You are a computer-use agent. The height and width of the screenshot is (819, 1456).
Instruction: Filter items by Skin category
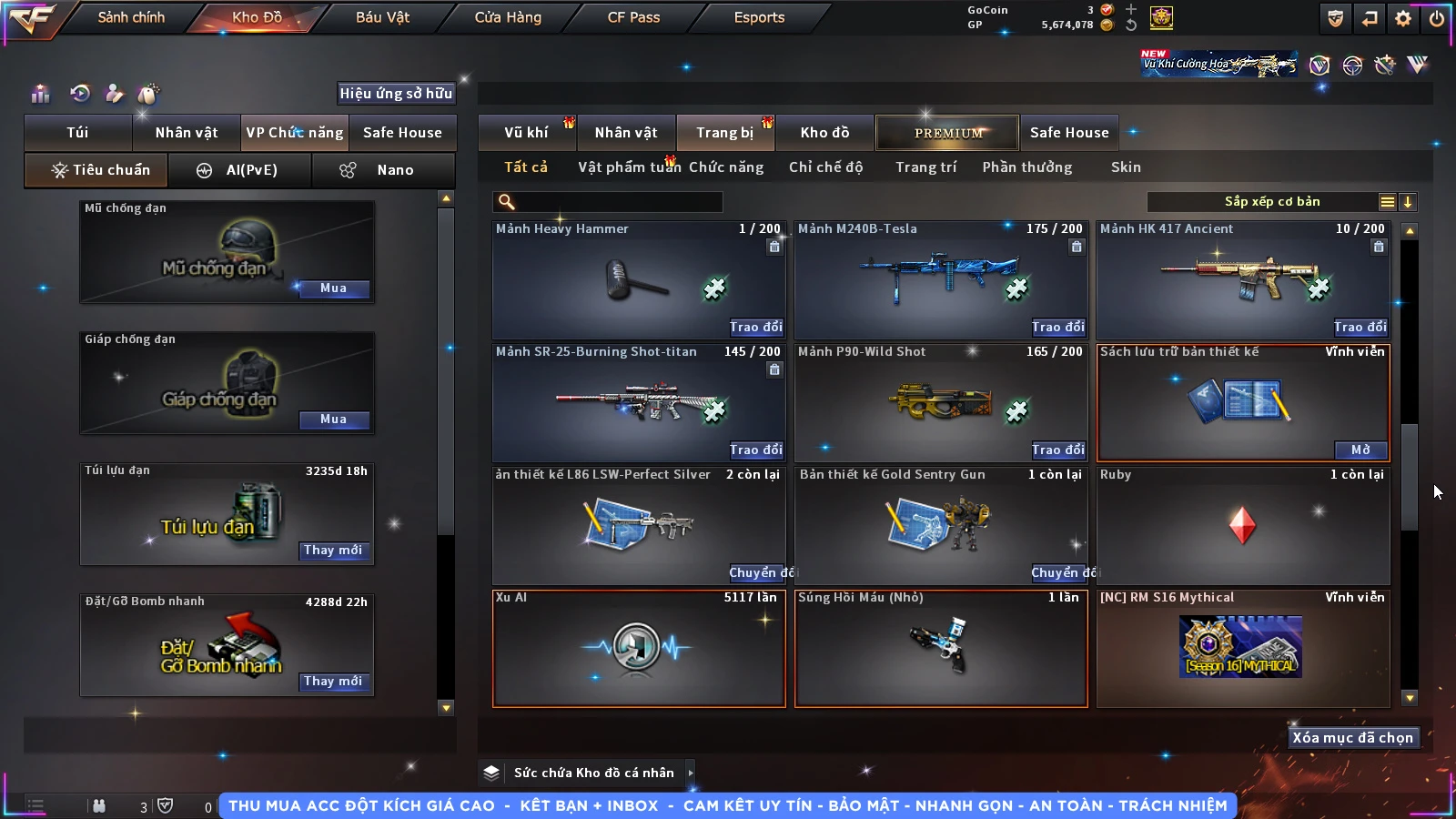pos(1126,167)
